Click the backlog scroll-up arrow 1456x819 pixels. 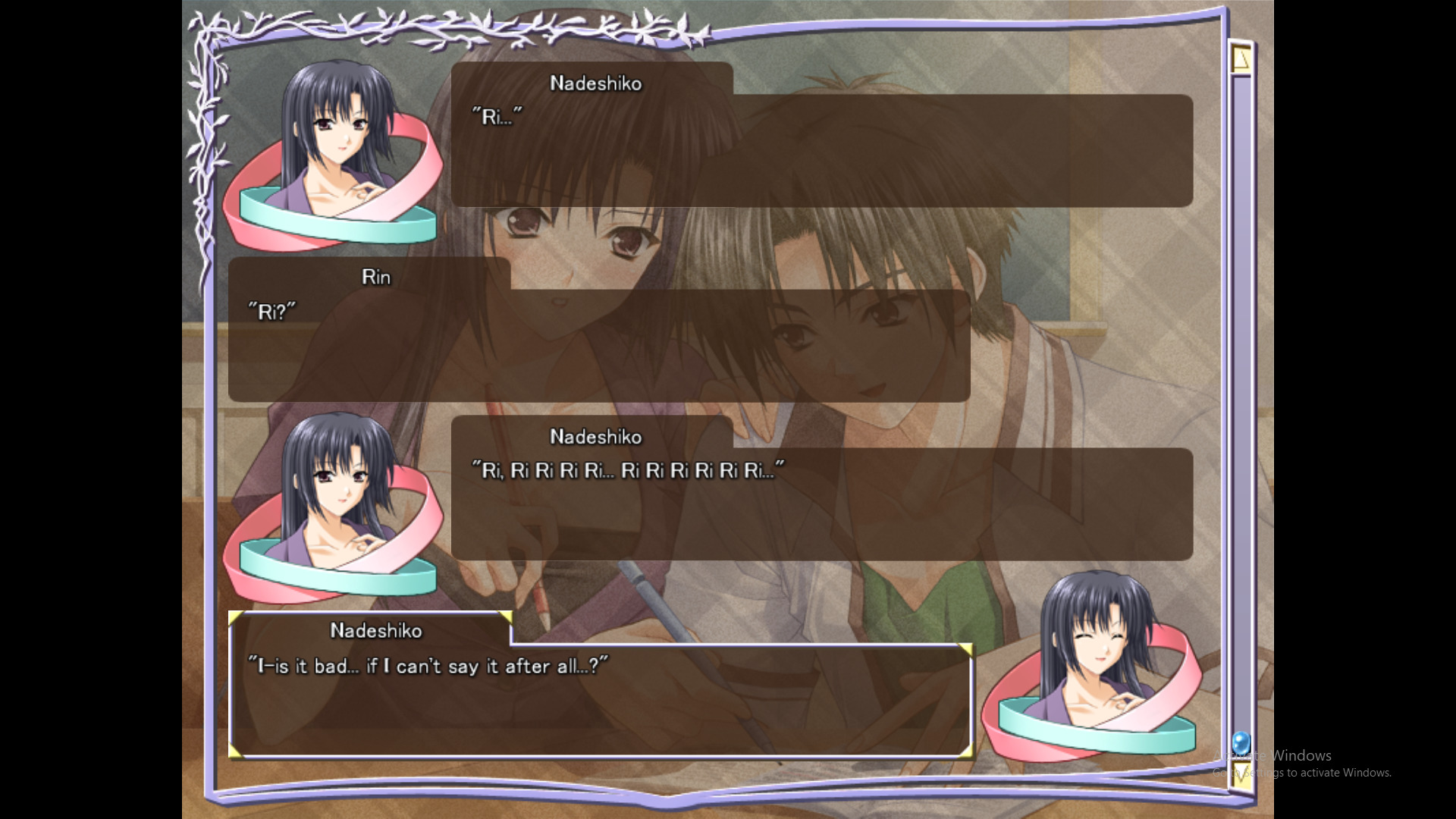pyautogui.click(x=1241, y=58)
